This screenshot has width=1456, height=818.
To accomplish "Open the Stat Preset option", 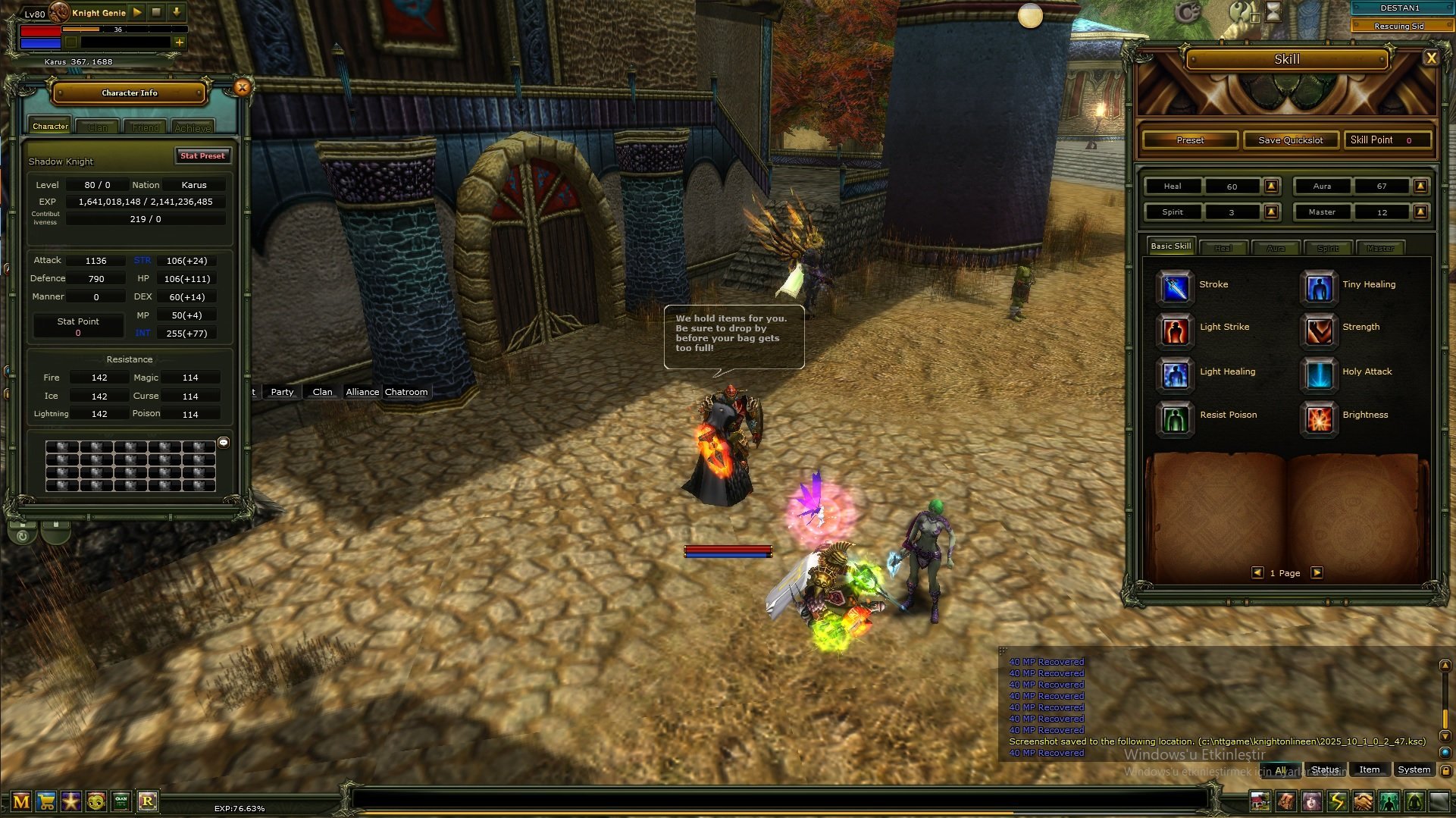I will point(202,156).
